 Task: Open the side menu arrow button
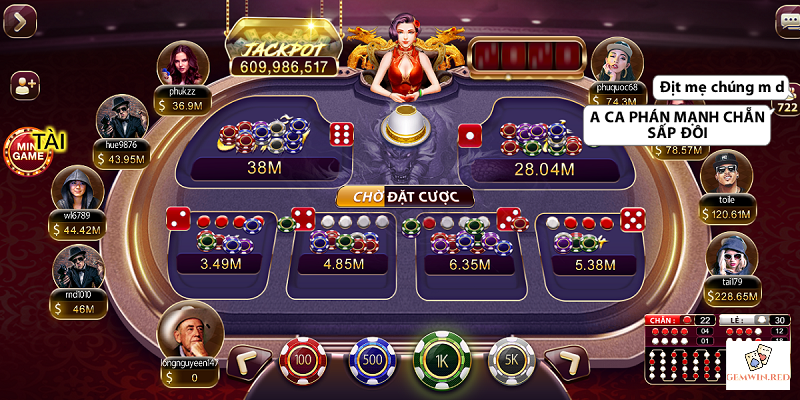click(20, 19)
